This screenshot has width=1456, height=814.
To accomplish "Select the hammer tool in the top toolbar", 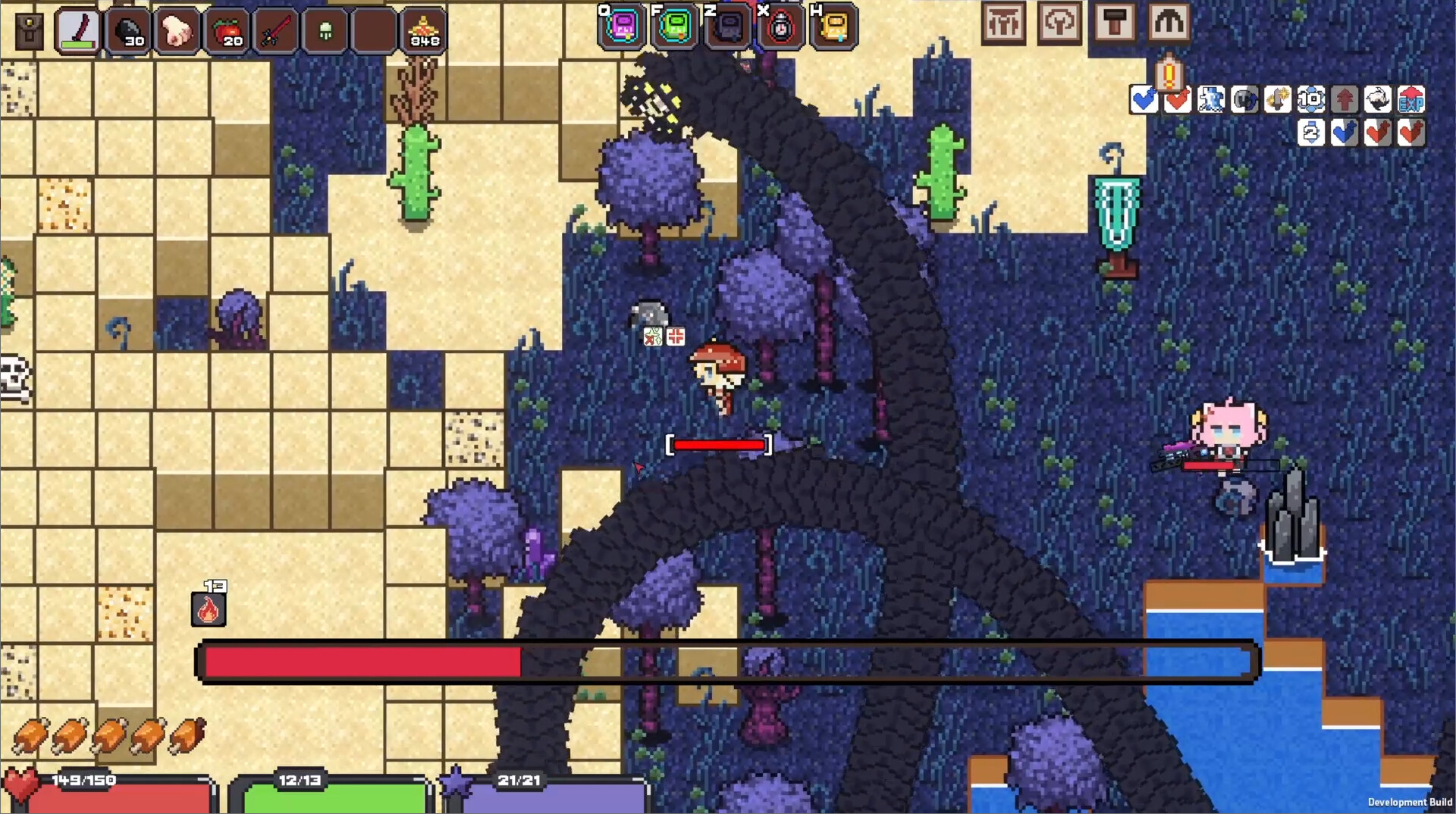I will coord(1115,23).
